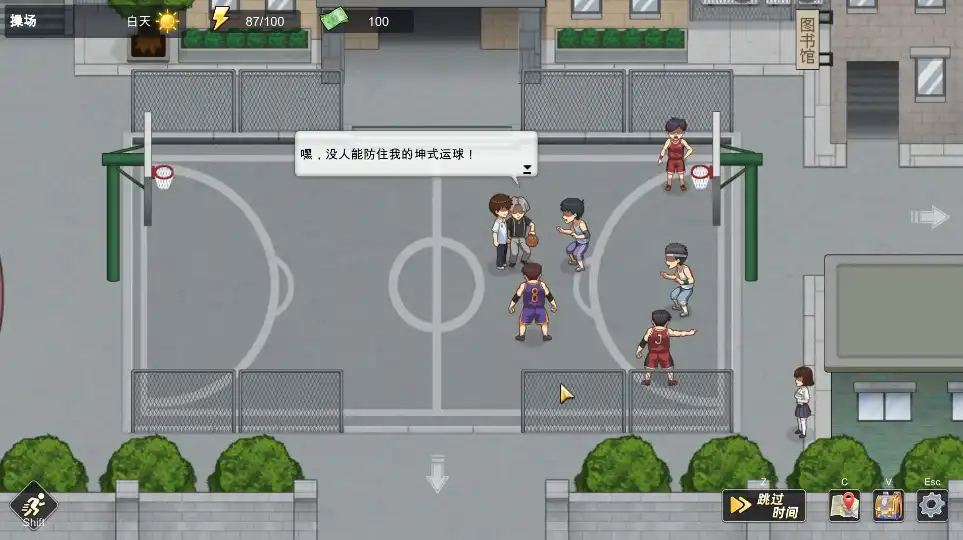Open settings with the gear icon
The height and width of the screenshot is (540, 963).
(932, 505)
